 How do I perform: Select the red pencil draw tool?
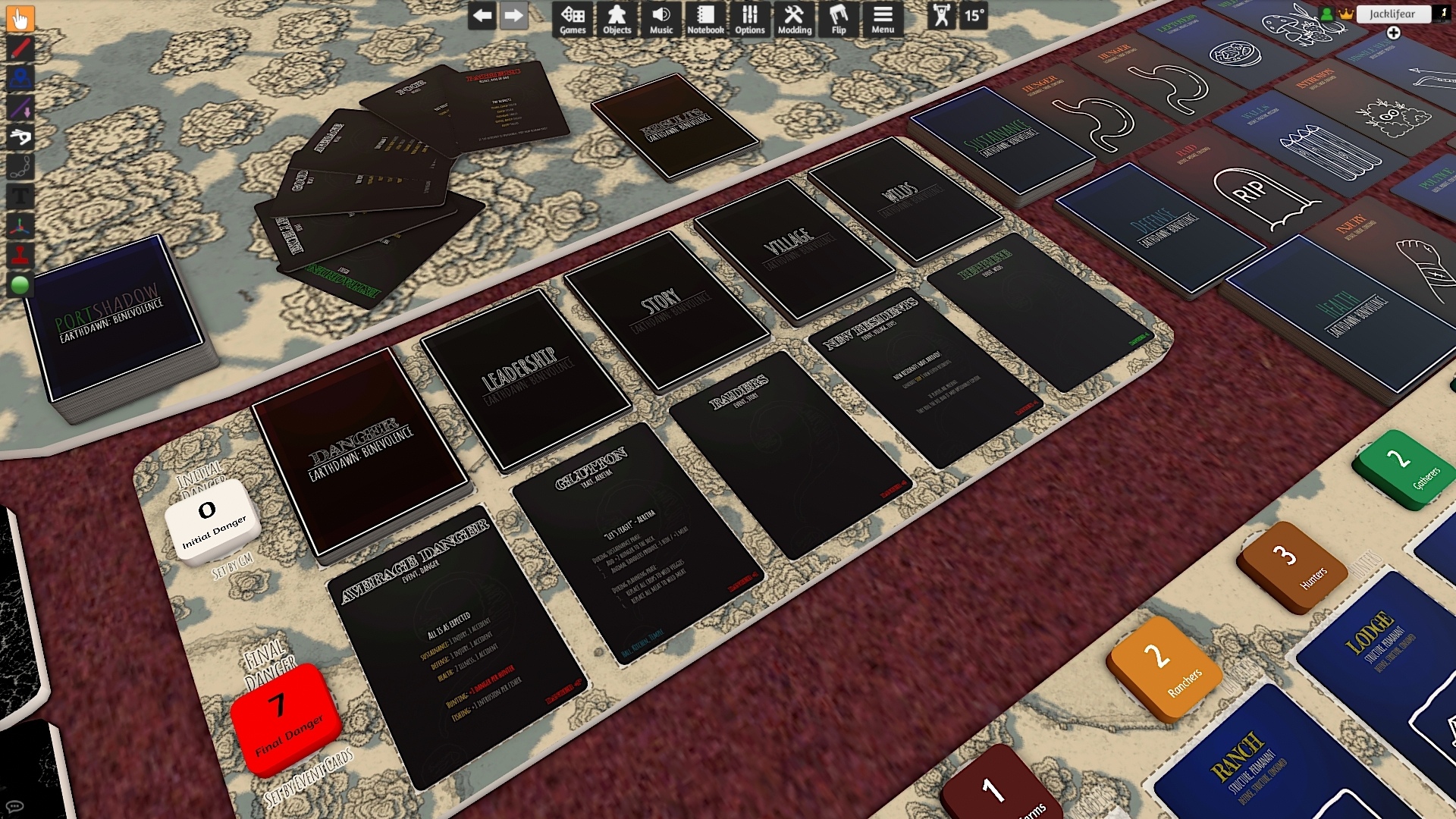pyautogui.click(x=20, y=49)
